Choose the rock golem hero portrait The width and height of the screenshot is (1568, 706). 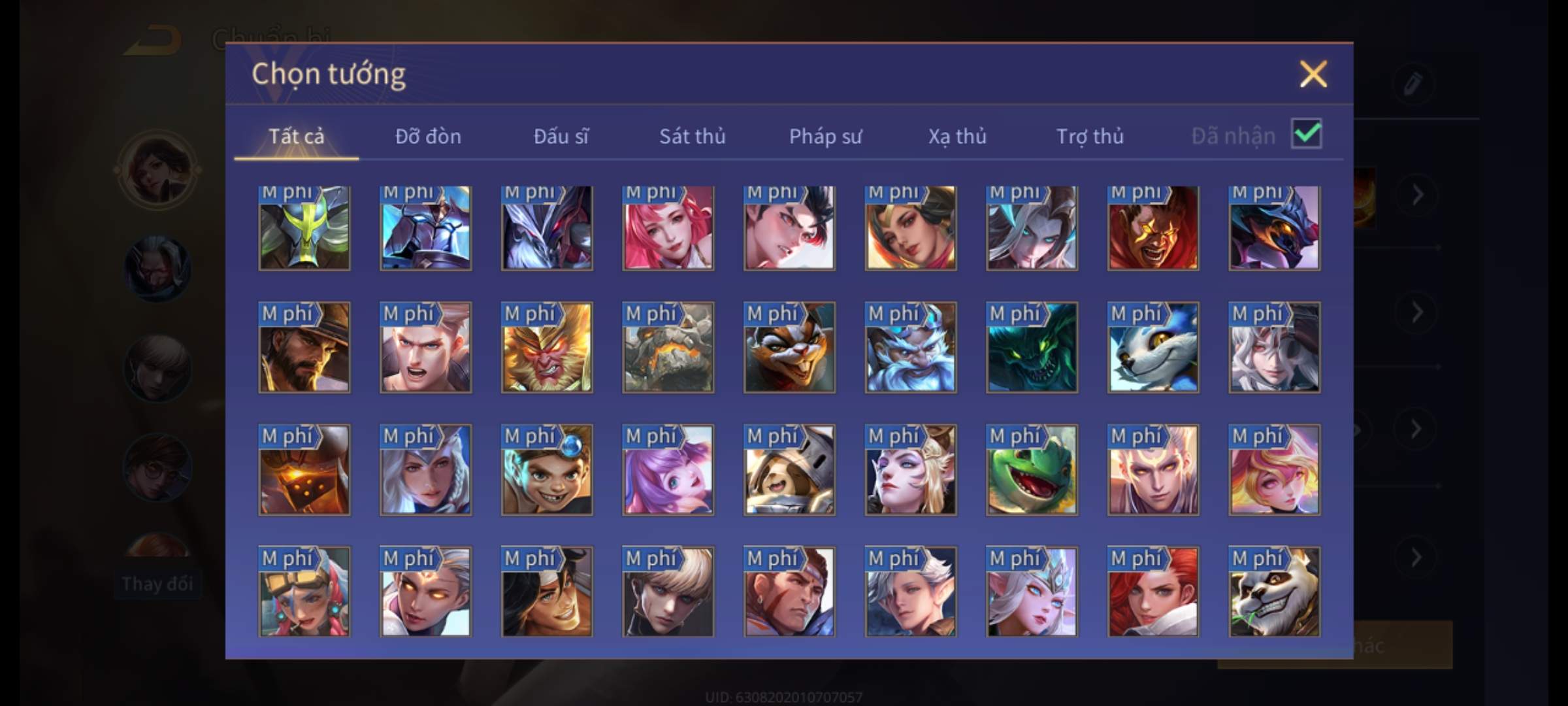tap(668, 348)
